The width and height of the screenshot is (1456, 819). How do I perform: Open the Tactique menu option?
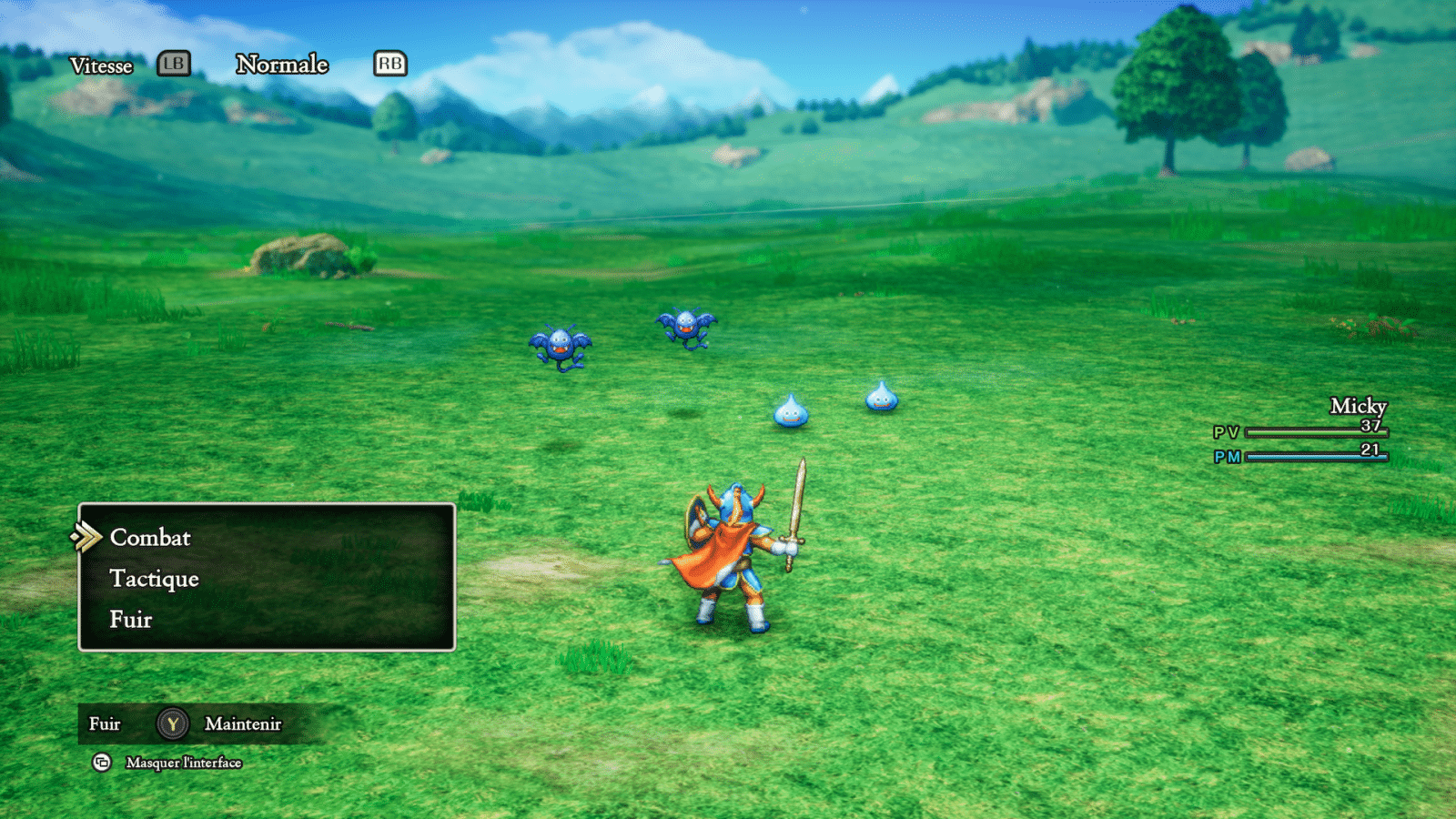(154, 579)
